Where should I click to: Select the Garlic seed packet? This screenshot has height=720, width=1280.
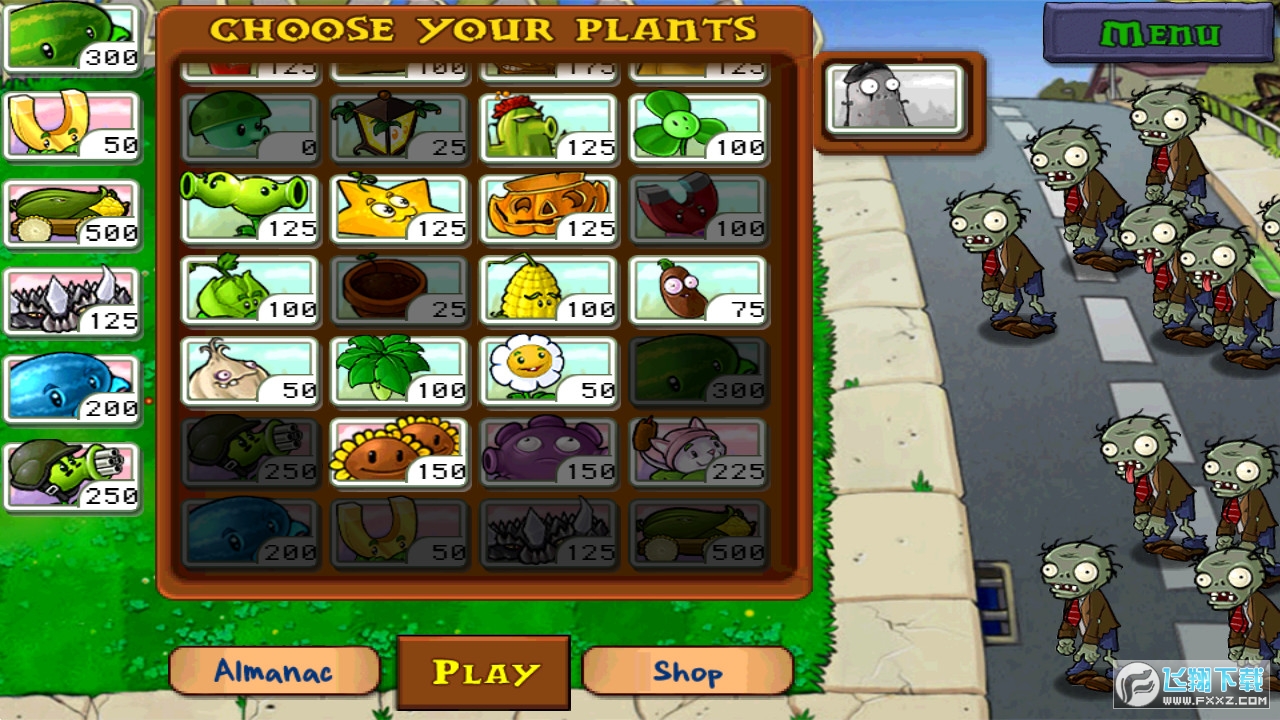(249, 371)
